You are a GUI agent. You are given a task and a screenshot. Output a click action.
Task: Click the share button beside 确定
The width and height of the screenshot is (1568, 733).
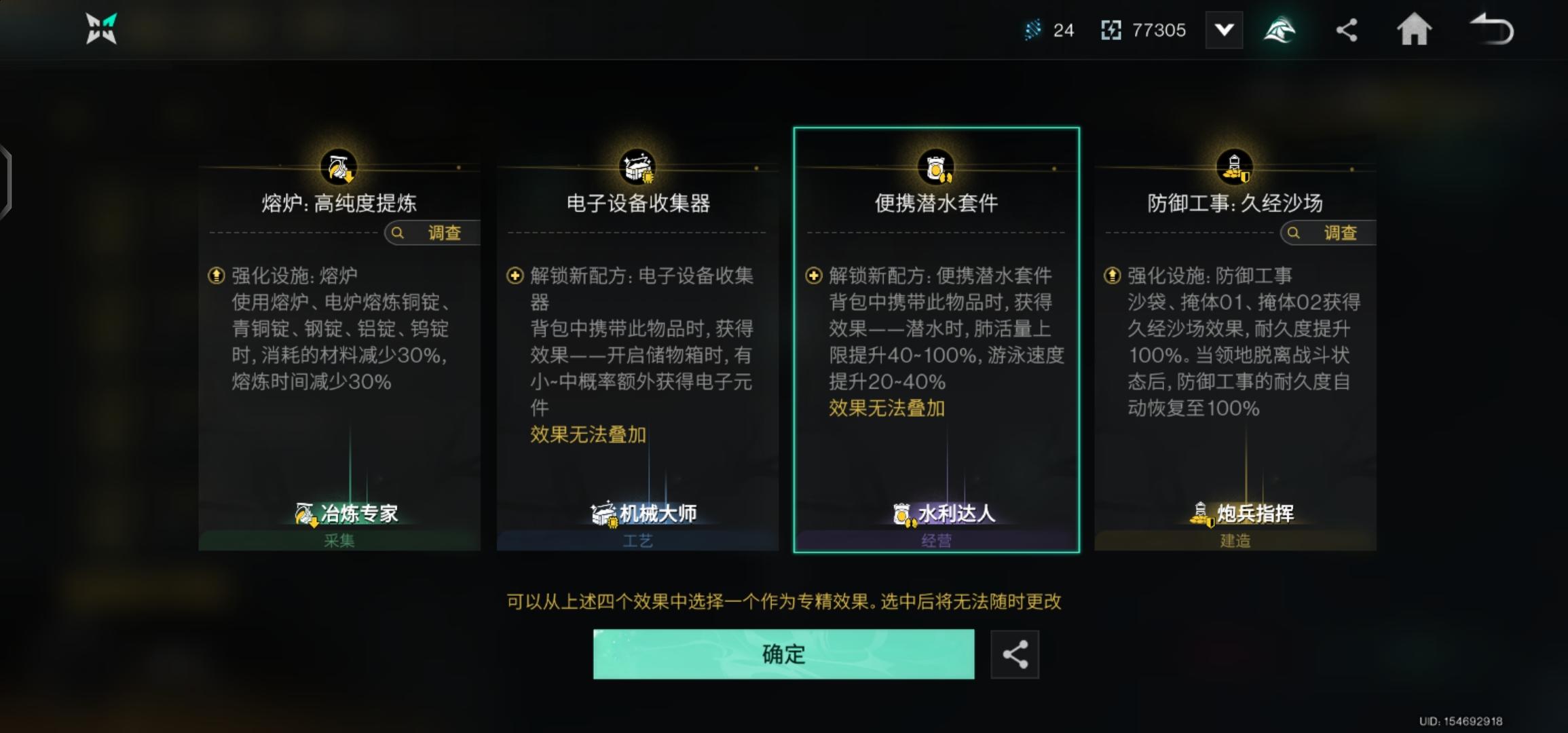[1015, 654]
